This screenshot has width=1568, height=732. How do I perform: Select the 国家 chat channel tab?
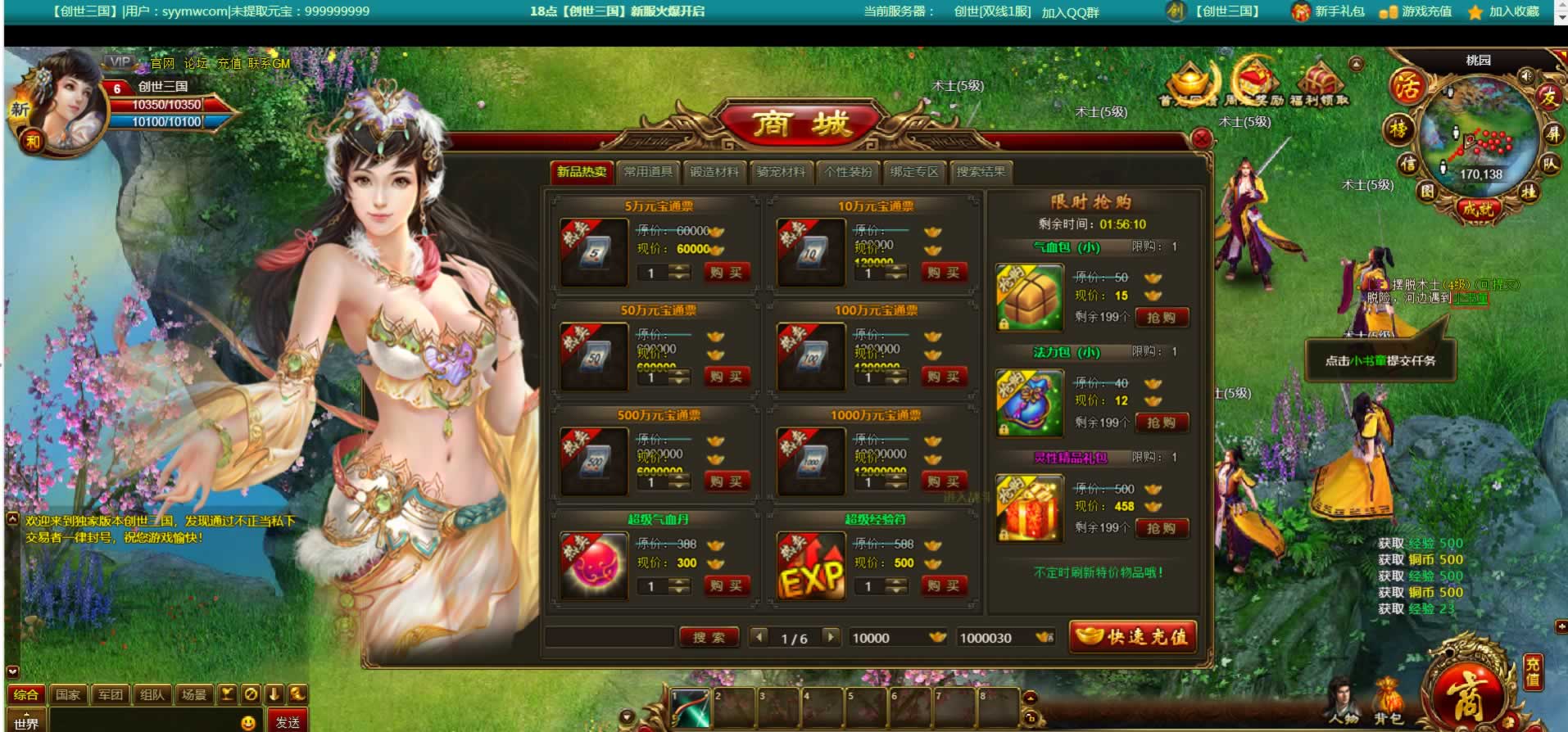[68, 695]
